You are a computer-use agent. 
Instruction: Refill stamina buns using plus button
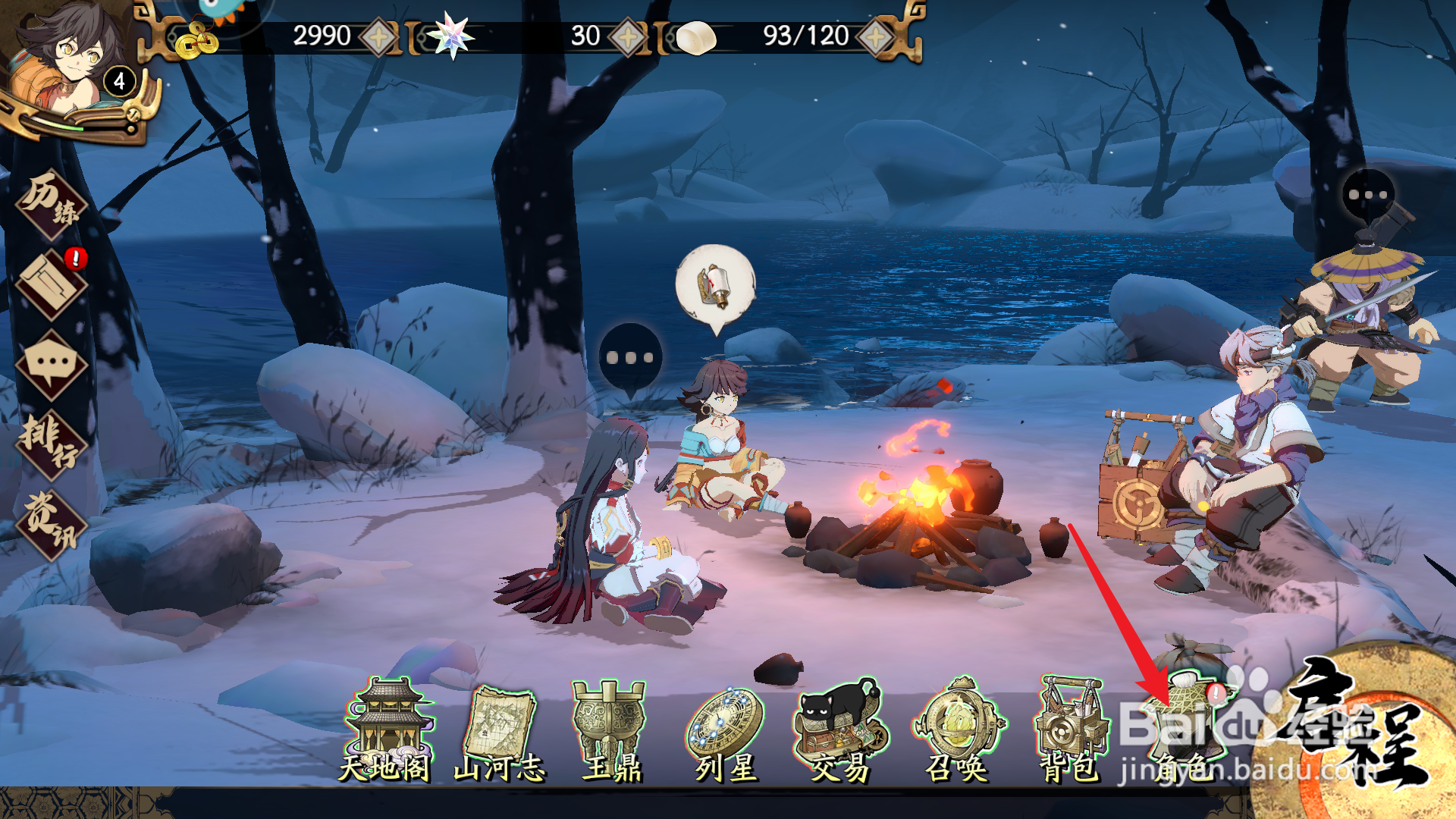(876, 36)
